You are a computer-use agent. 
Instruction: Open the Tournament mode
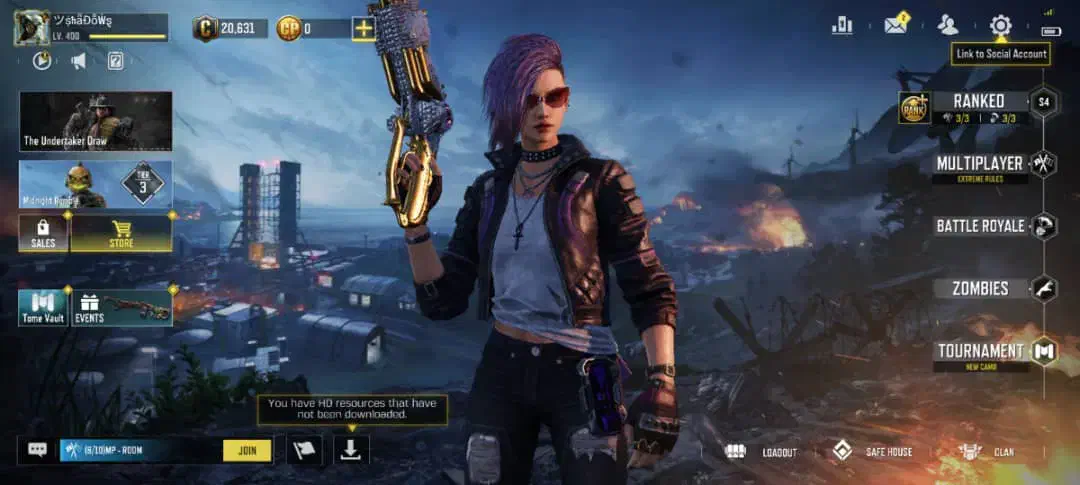[980, 351]
